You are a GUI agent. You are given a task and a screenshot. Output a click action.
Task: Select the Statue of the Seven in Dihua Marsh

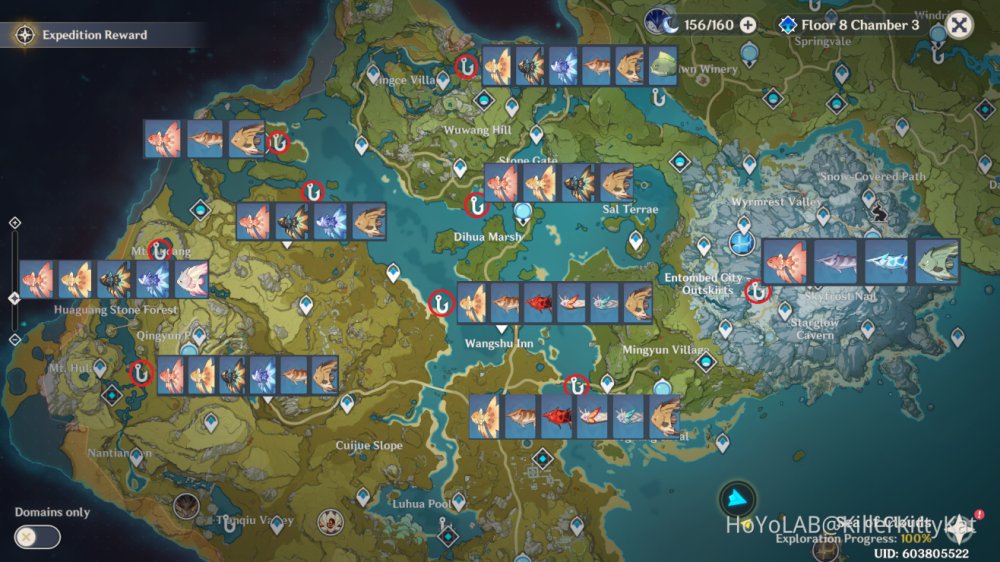[524, 212]
